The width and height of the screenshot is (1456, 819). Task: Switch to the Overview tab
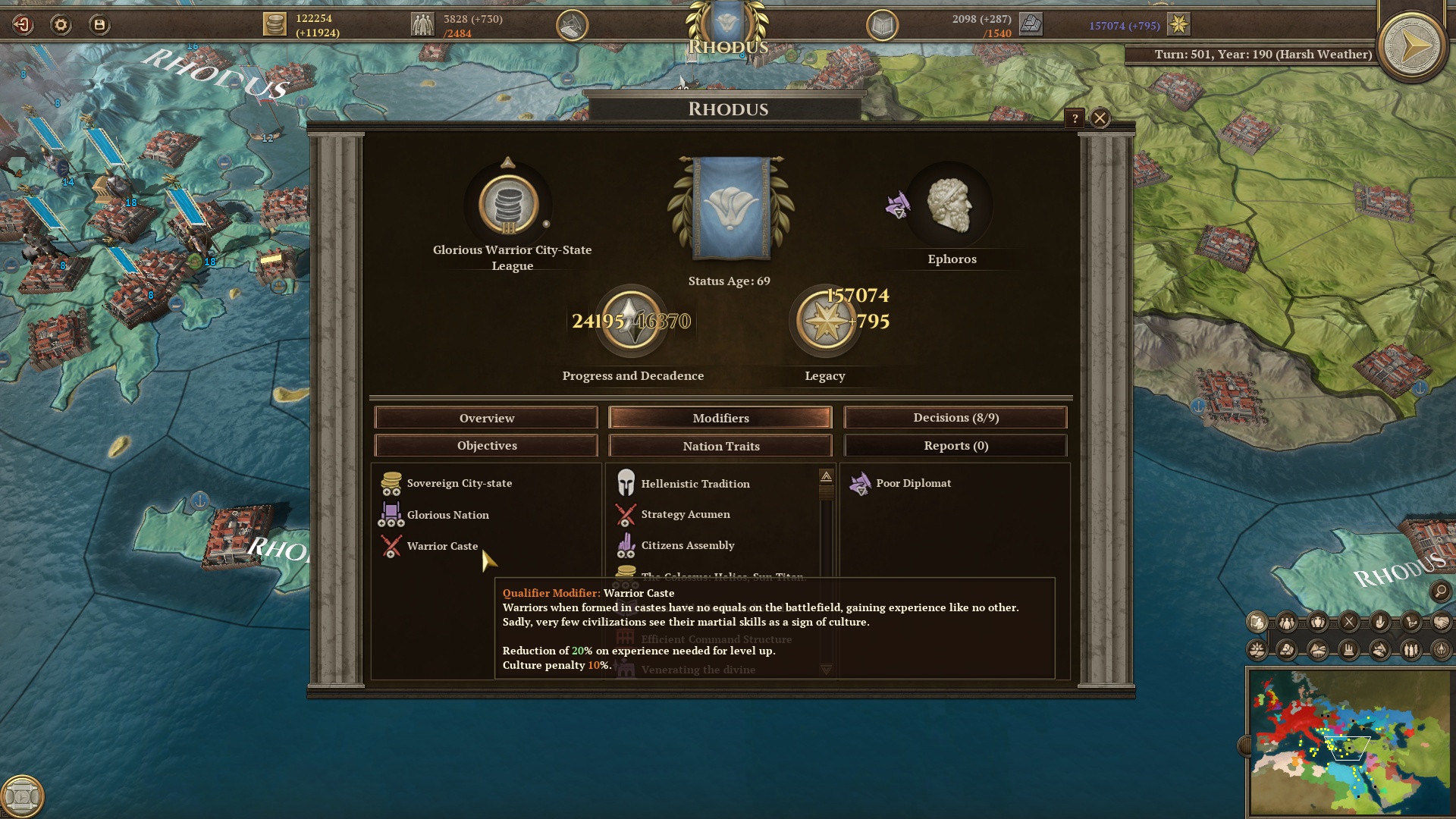tap(486, 417)
